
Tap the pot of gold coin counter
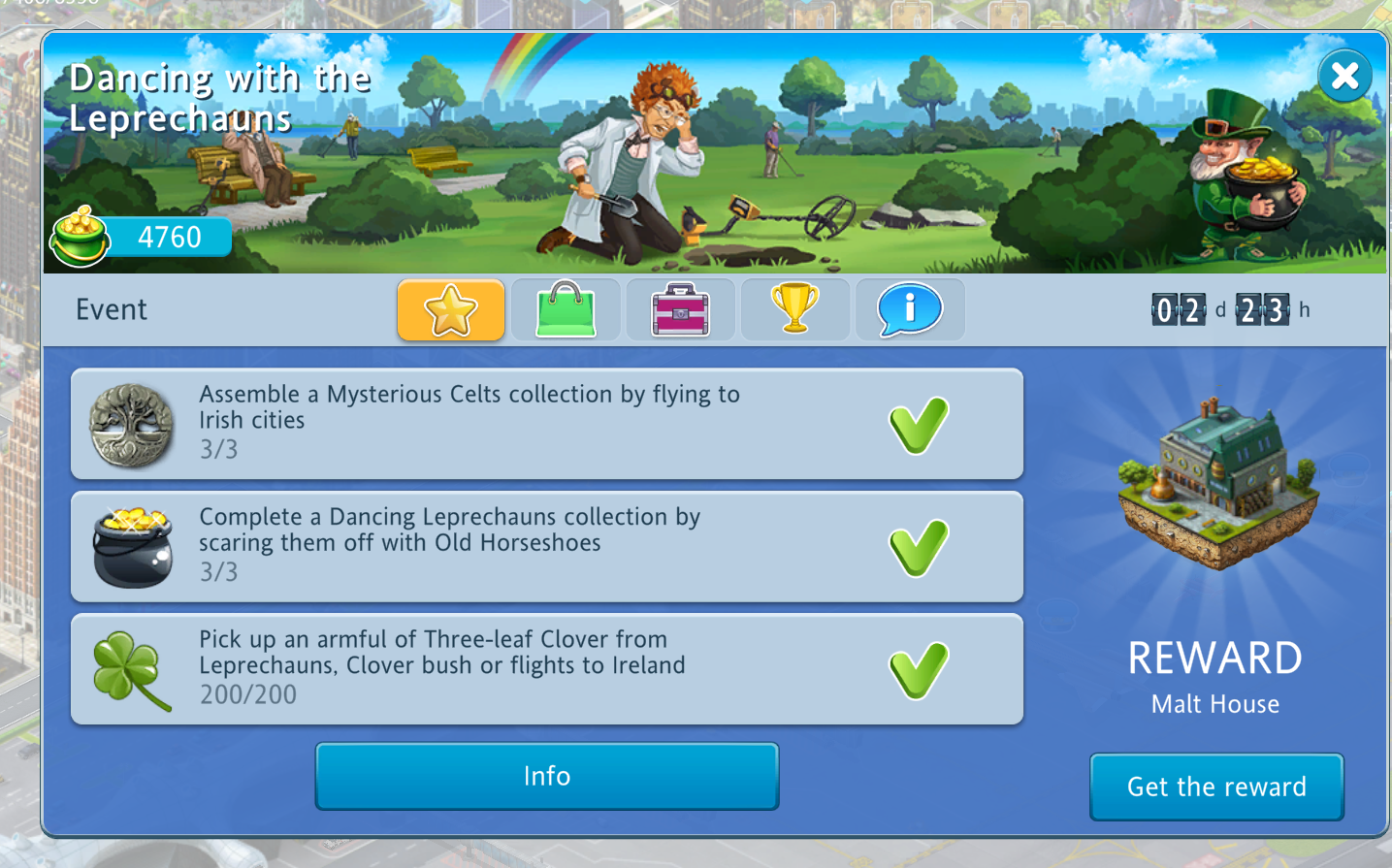(x=143, y=237)
